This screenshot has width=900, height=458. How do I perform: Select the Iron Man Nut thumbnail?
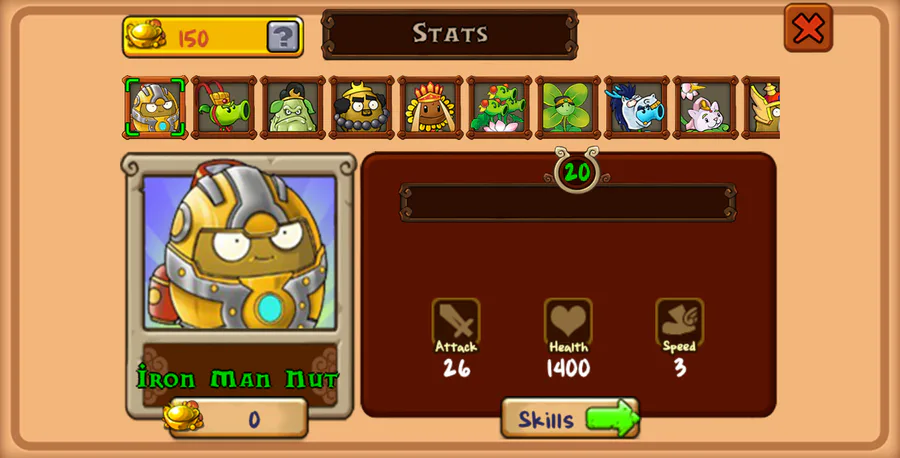click(155, 107)
